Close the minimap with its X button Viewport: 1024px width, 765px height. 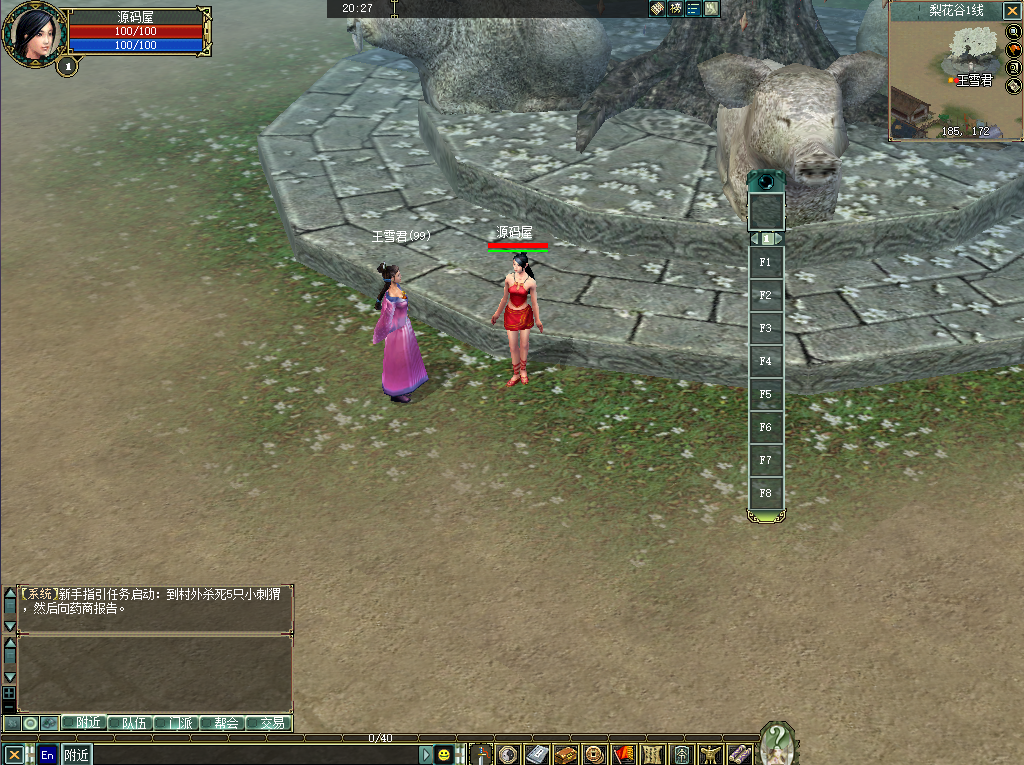click(1012, 10)
